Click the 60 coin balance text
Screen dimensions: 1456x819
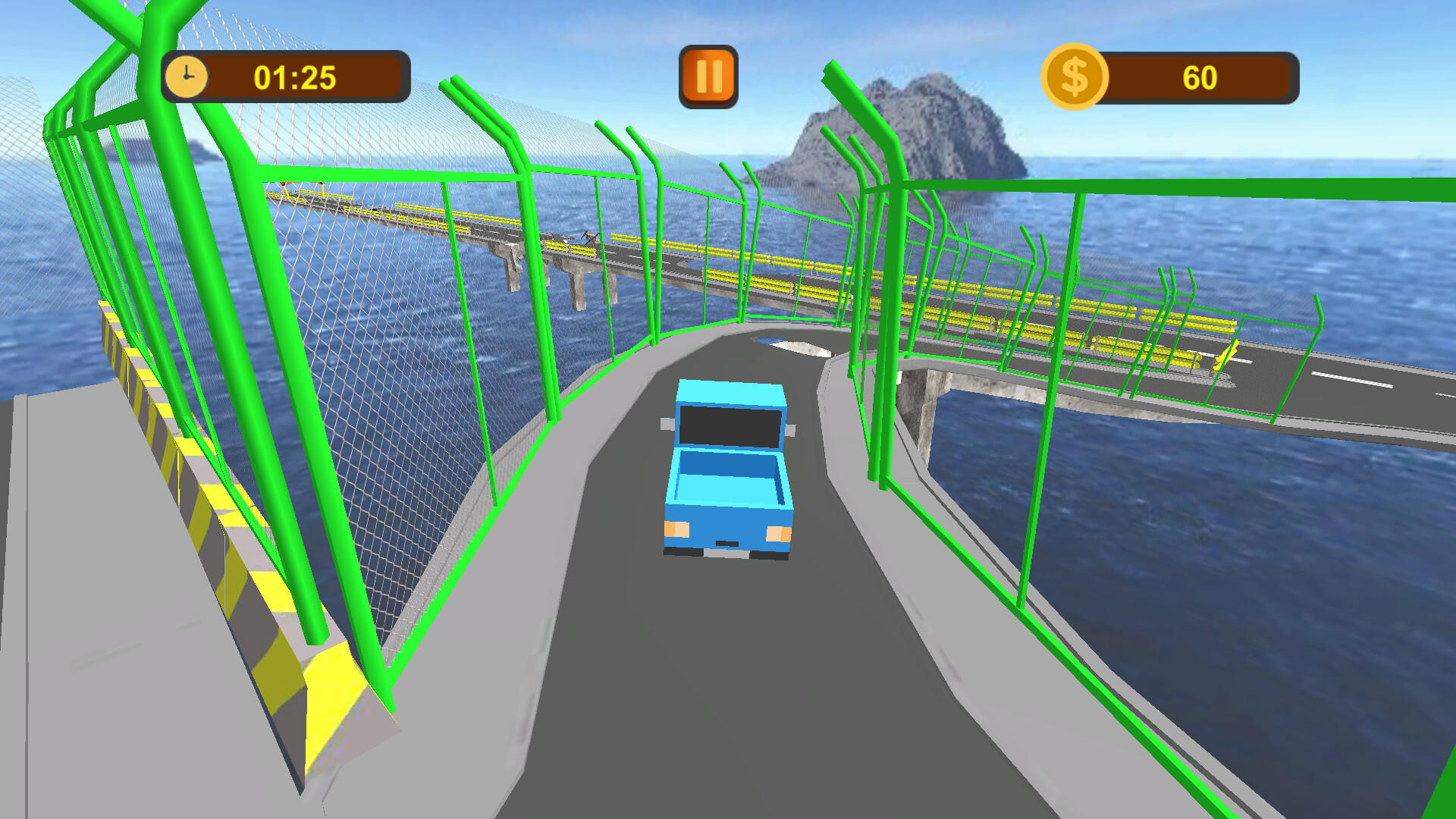tap(1200, 77)
